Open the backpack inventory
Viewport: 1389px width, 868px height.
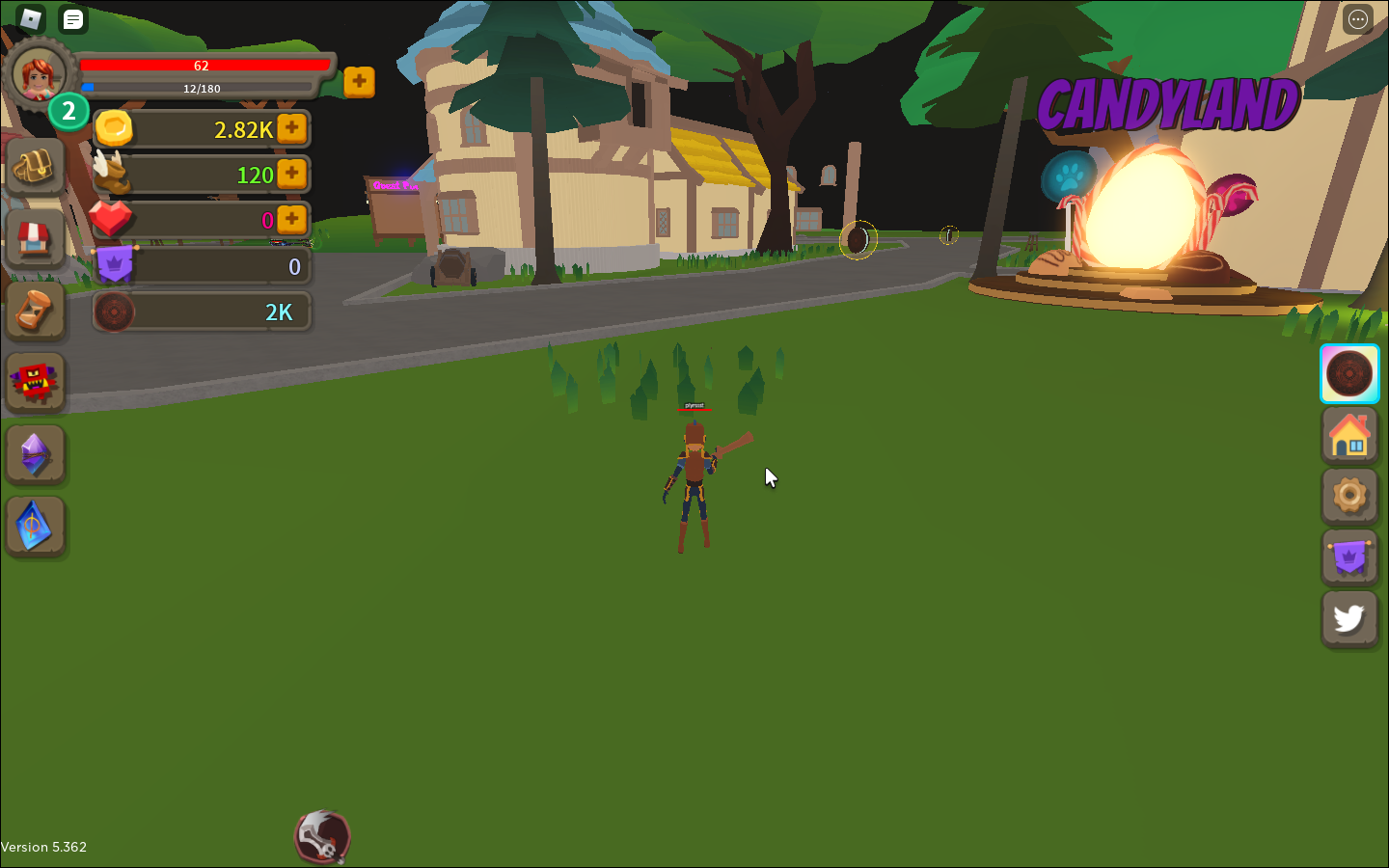tap(35, 165)
